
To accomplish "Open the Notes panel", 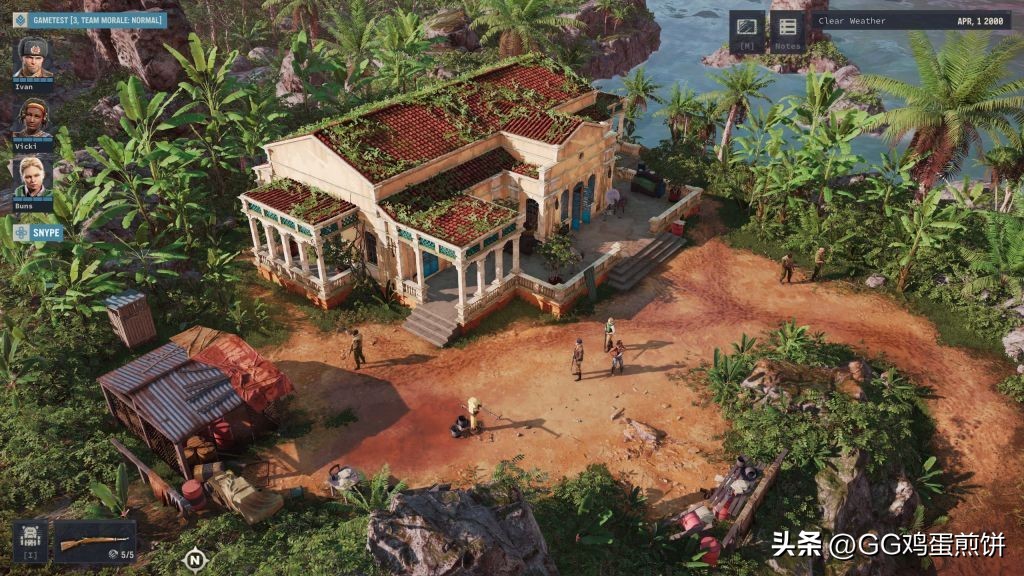I will coord(788,30).
